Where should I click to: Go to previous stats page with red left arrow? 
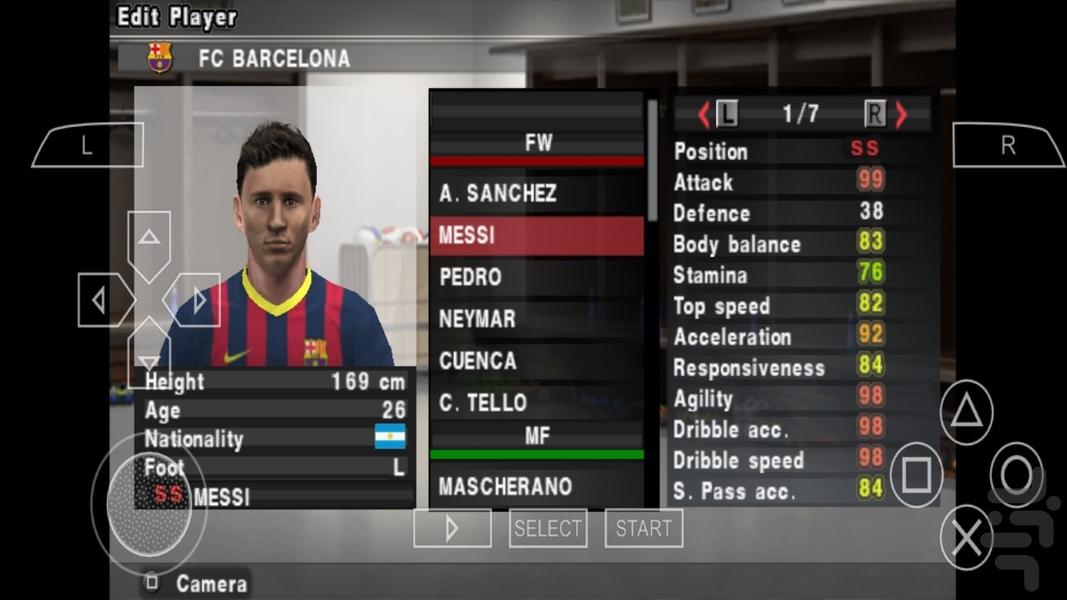(703, 115)
